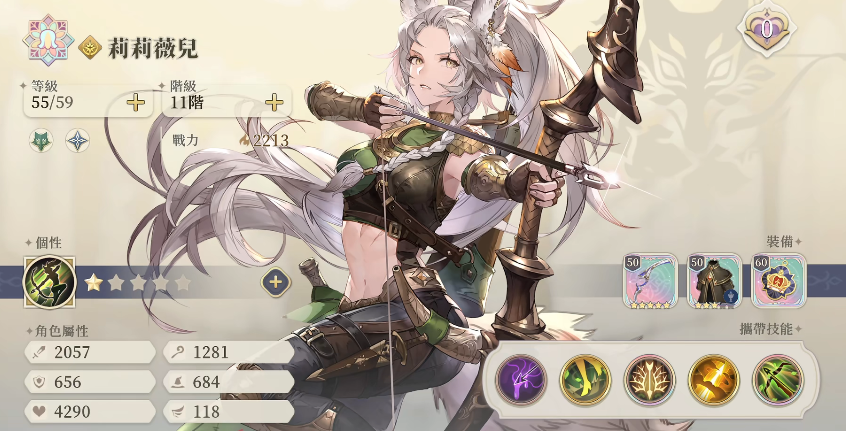
Task: Choose the purple arrow skill icon
Action: tap(522, 379)
